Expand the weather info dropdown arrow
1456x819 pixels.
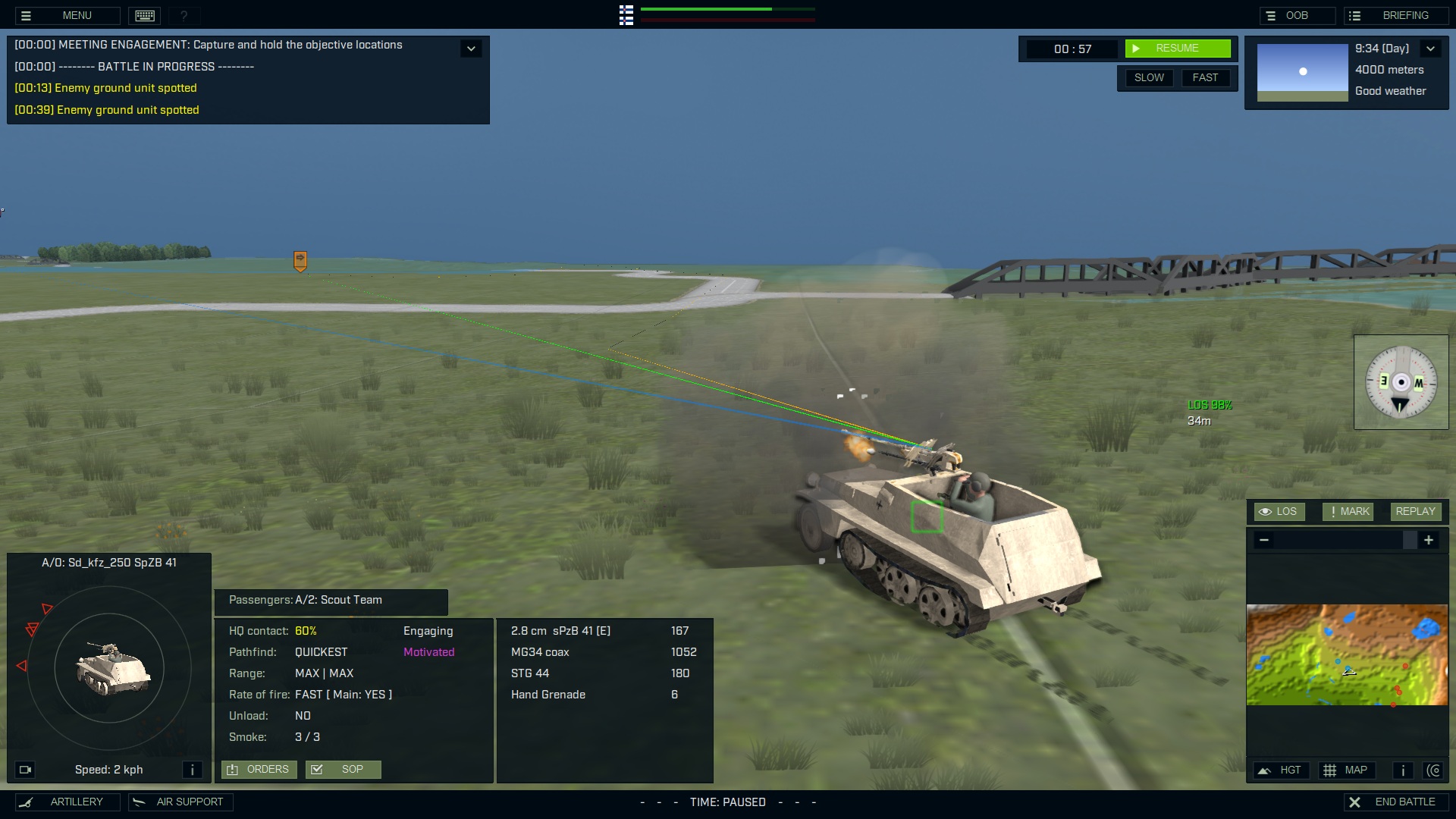point(1432,48)
